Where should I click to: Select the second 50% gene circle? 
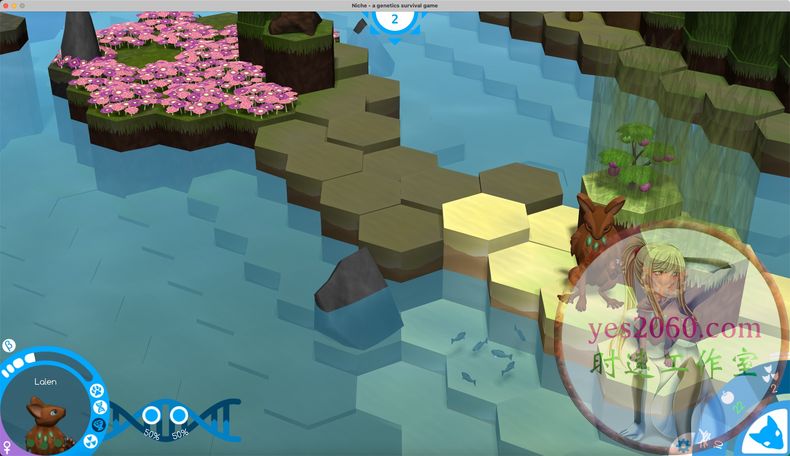pyautogui.click(x=181, y=415)
